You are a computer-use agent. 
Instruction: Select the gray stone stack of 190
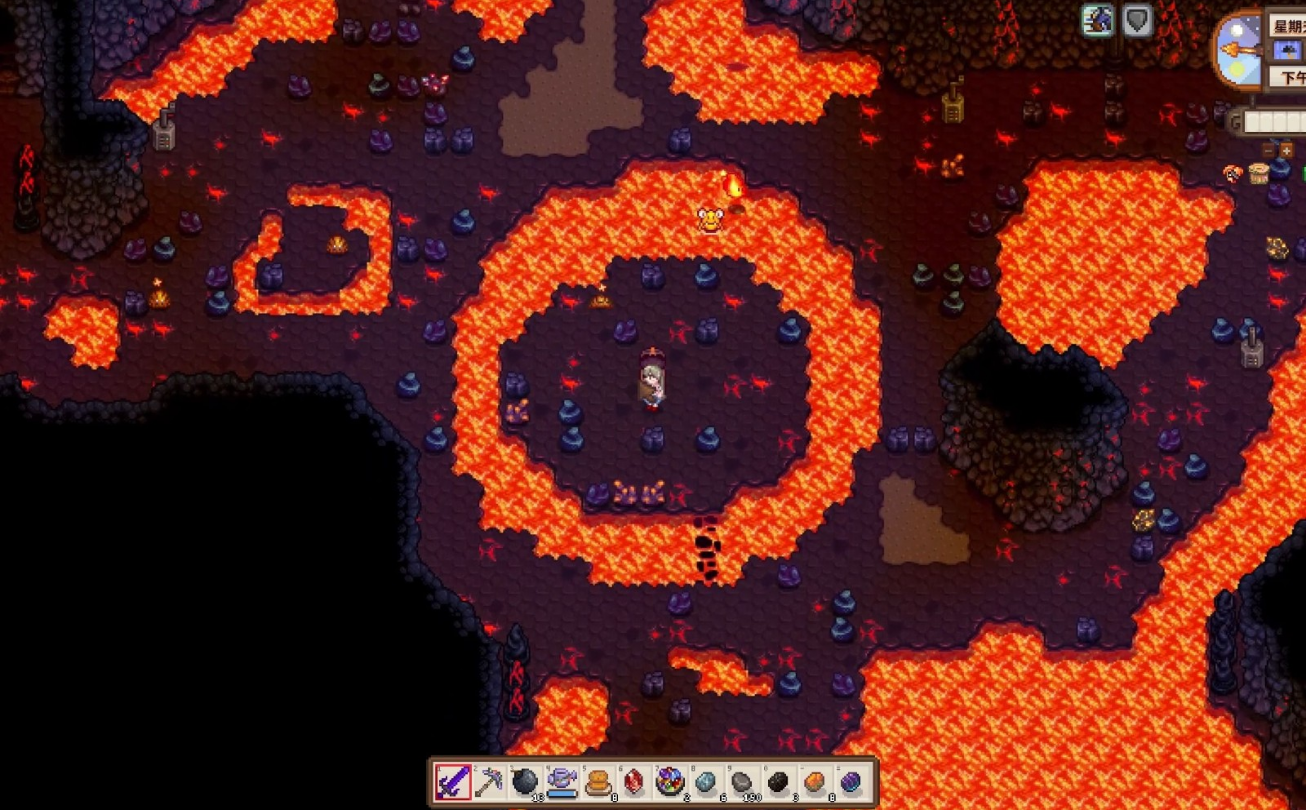click(742, 781)
